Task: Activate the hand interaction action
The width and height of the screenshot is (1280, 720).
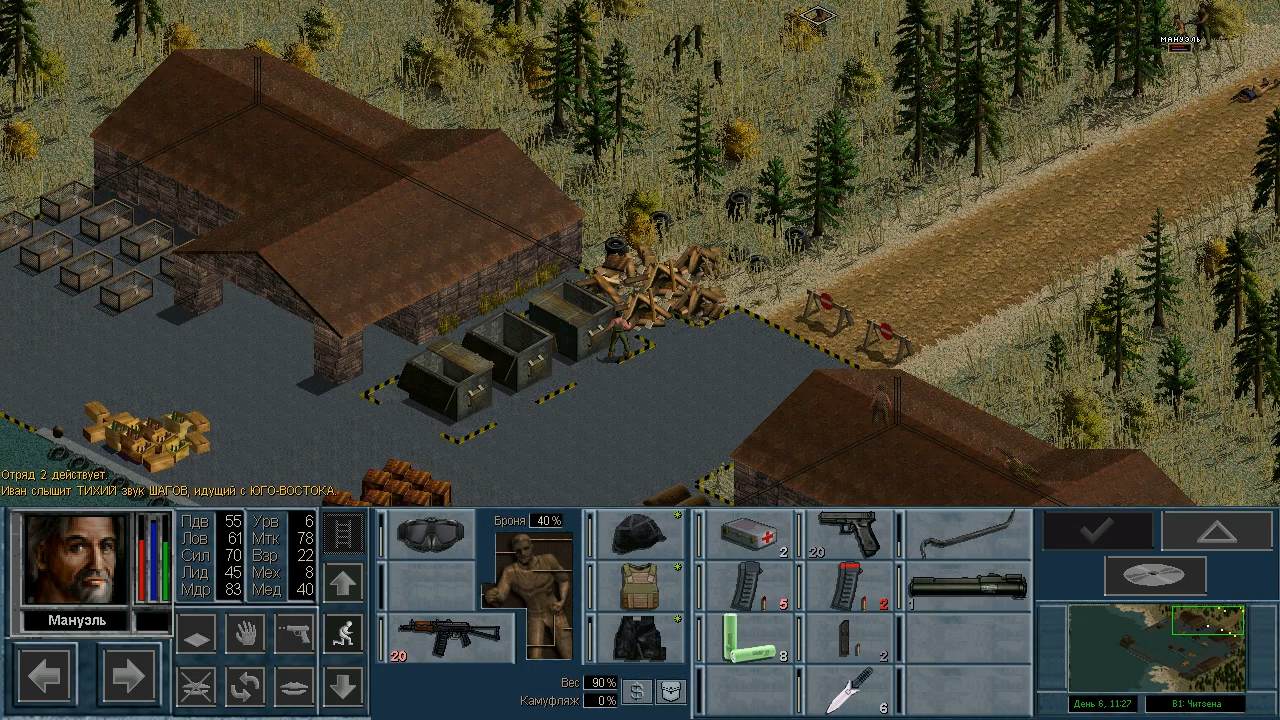Action: (244, 634)
